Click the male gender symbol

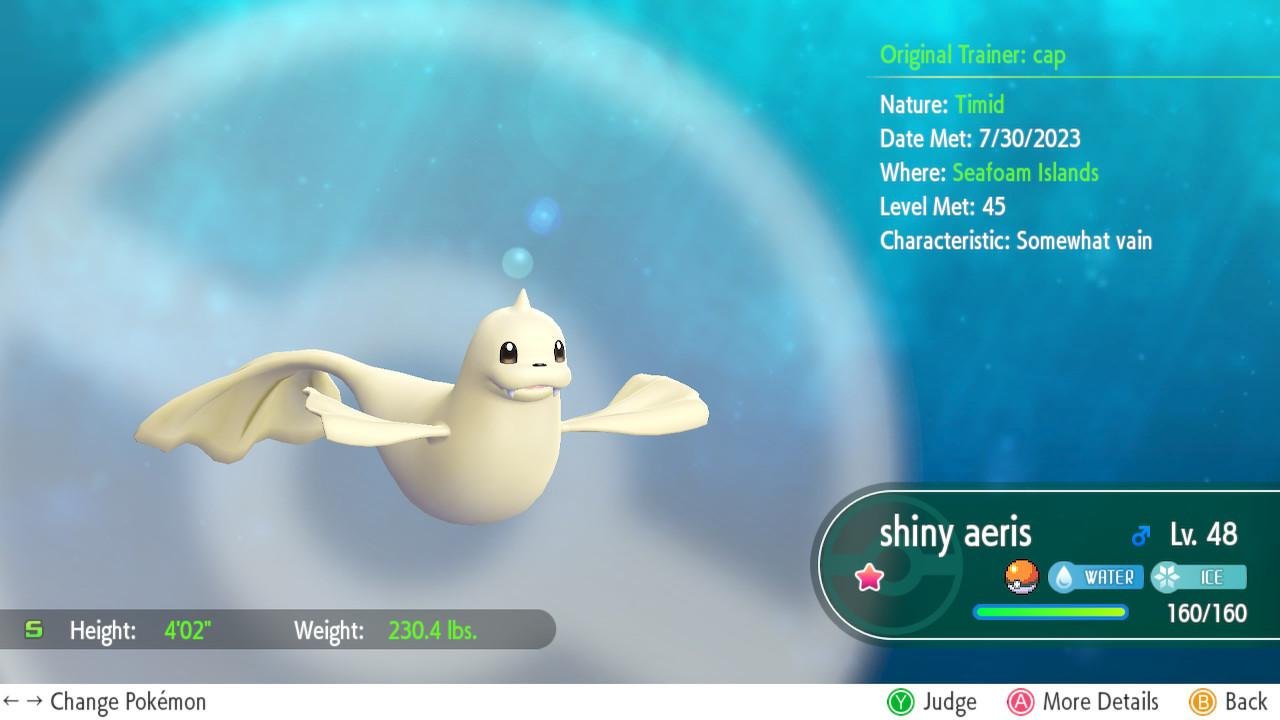coord(1139,534)
